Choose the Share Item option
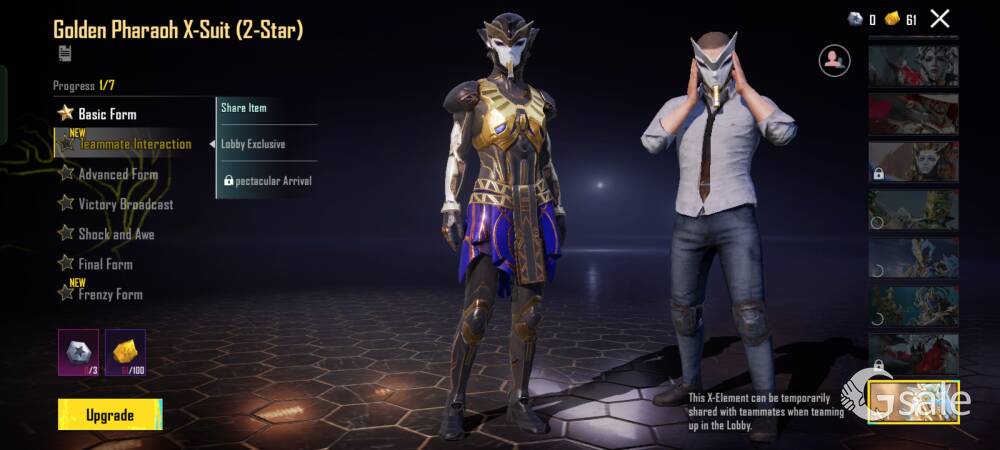This screenshot has height=450, width=1000. point(244,107)
